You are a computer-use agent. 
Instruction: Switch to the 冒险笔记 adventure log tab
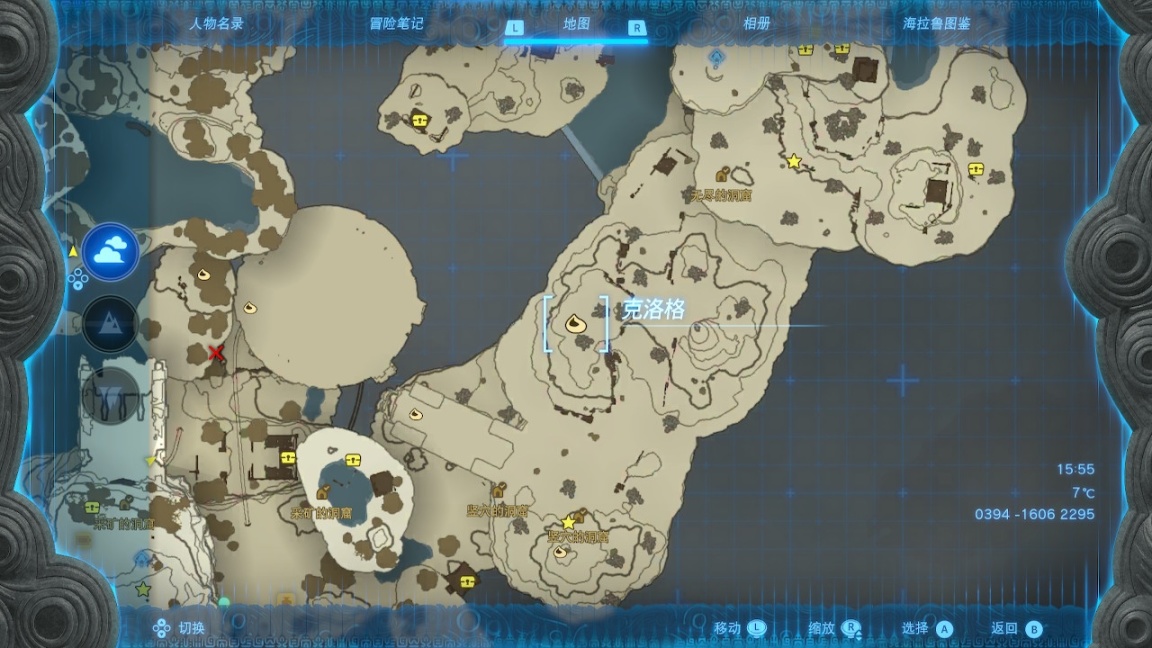pos(395,24)
